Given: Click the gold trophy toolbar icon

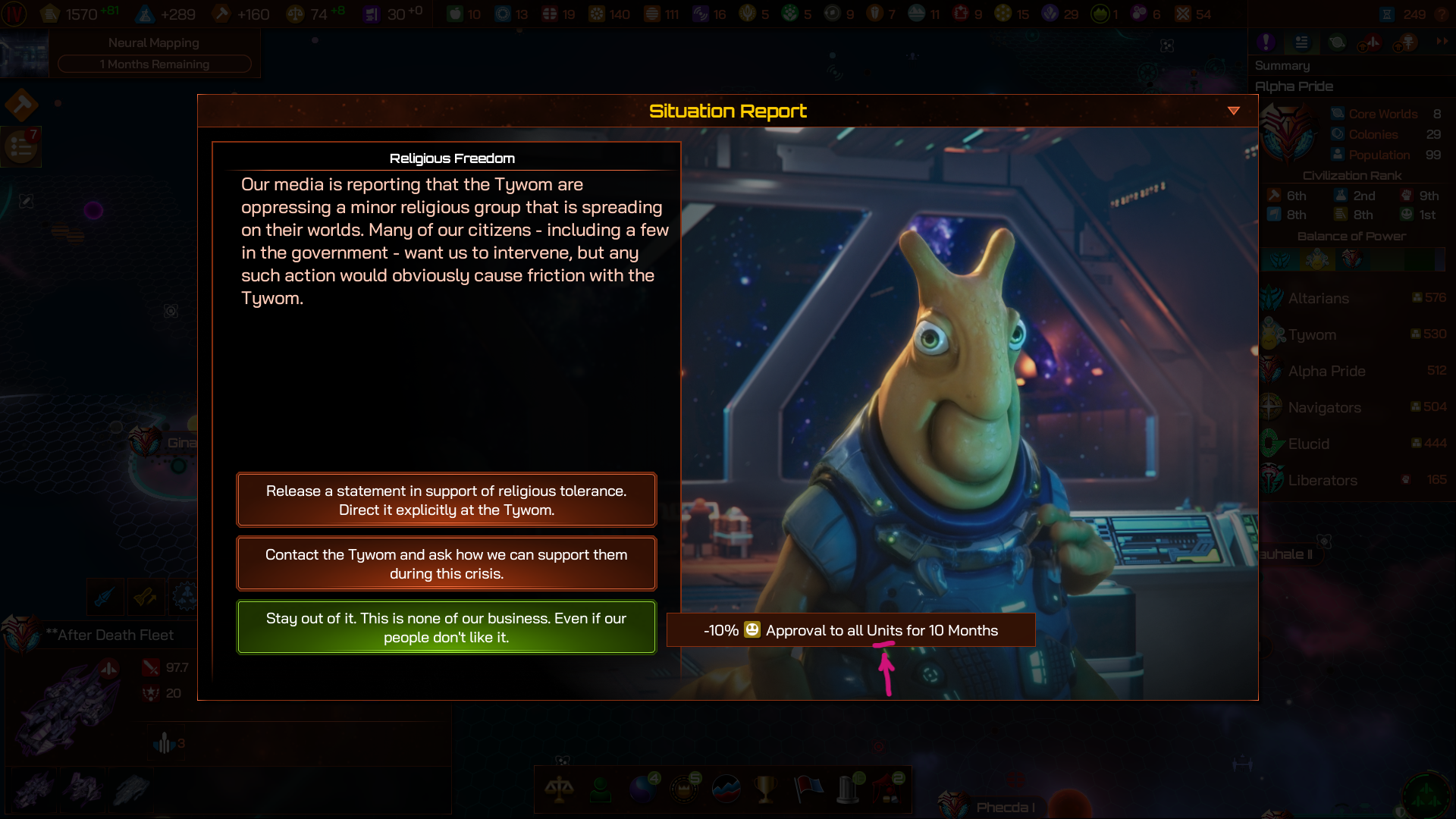Looking at the screenshot, I should coord(766,789).
